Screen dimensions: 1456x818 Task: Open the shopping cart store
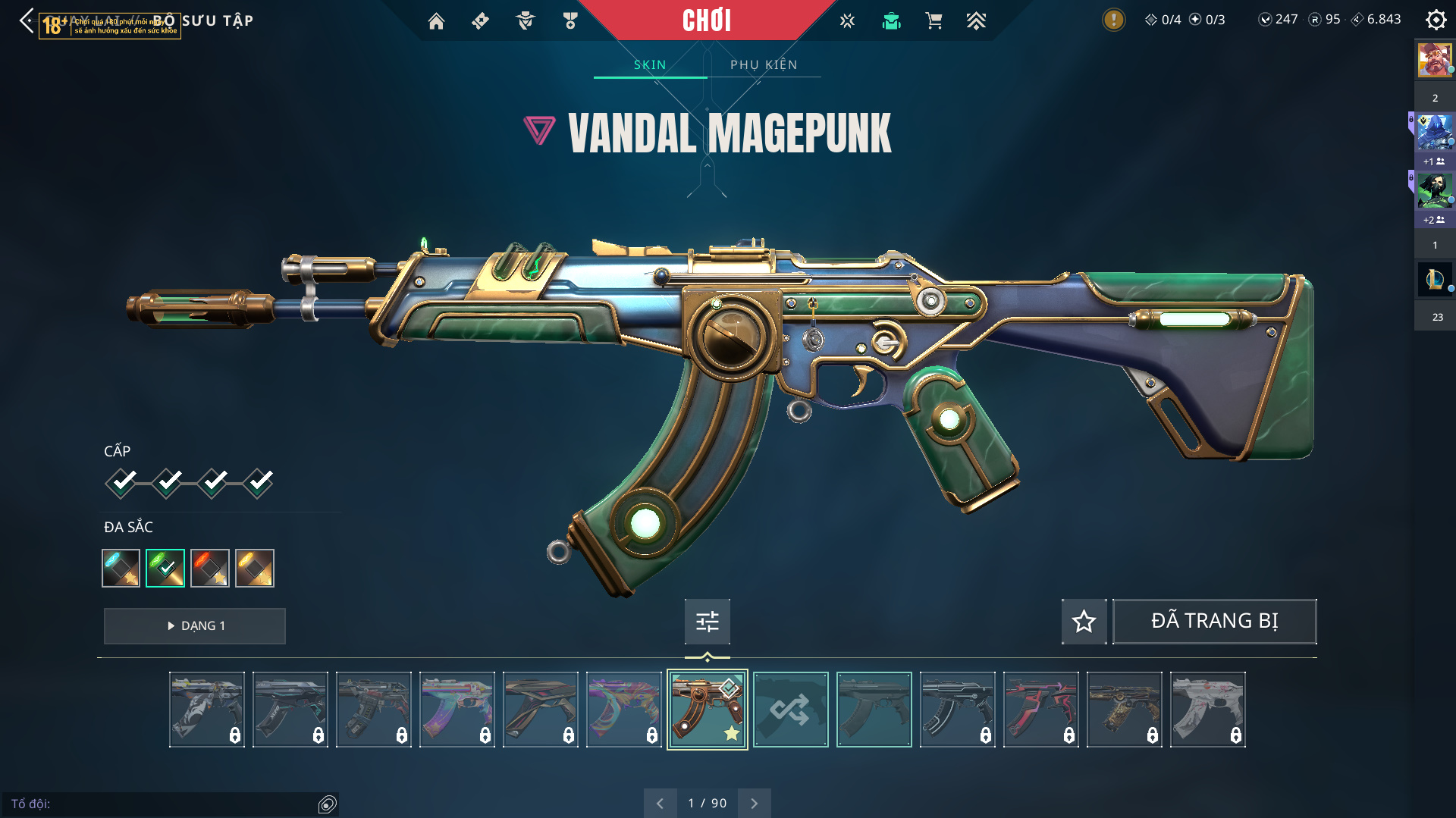934,21
